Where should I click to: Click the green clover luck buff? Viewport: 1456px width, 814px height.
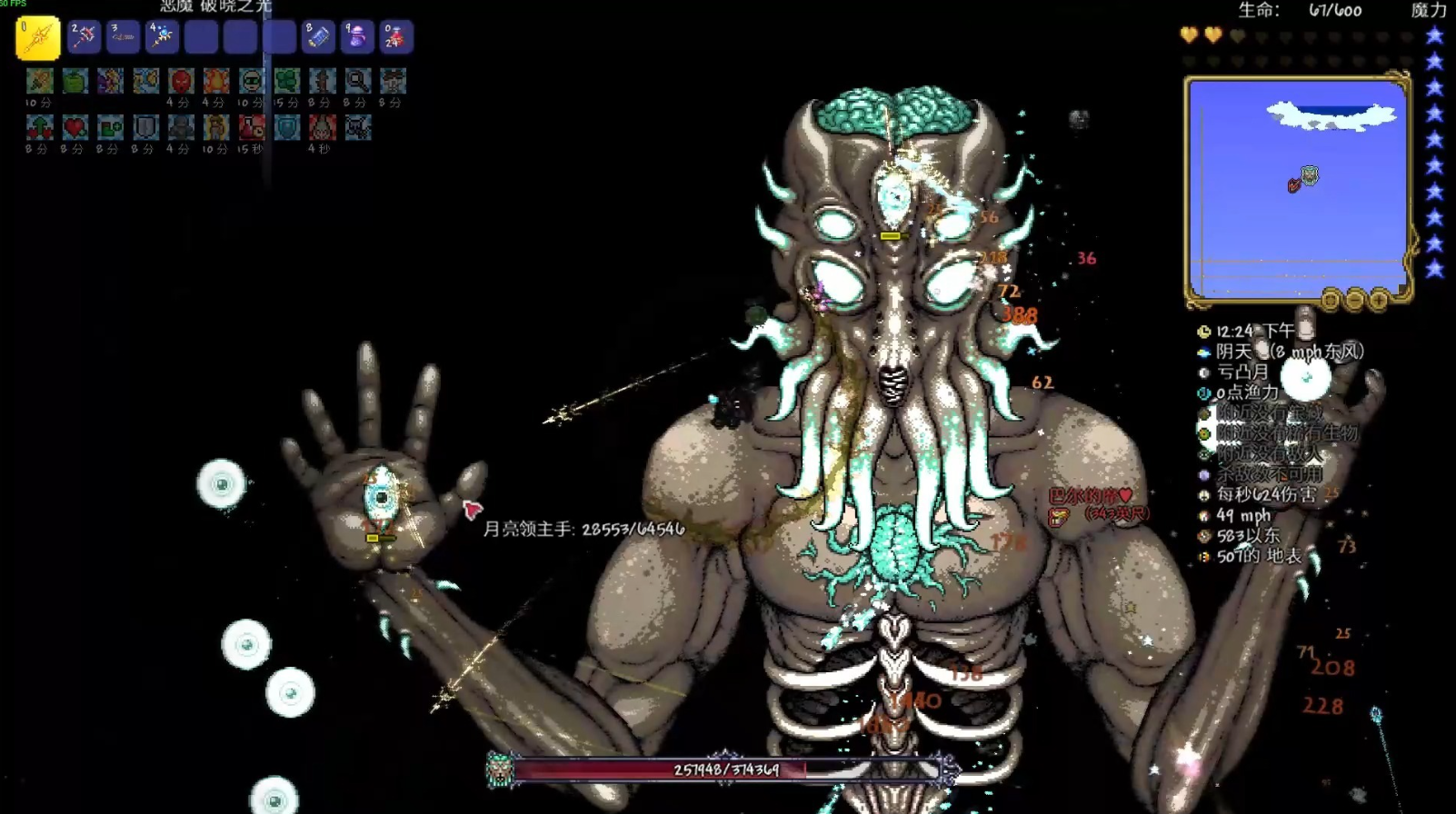point(287,82)
